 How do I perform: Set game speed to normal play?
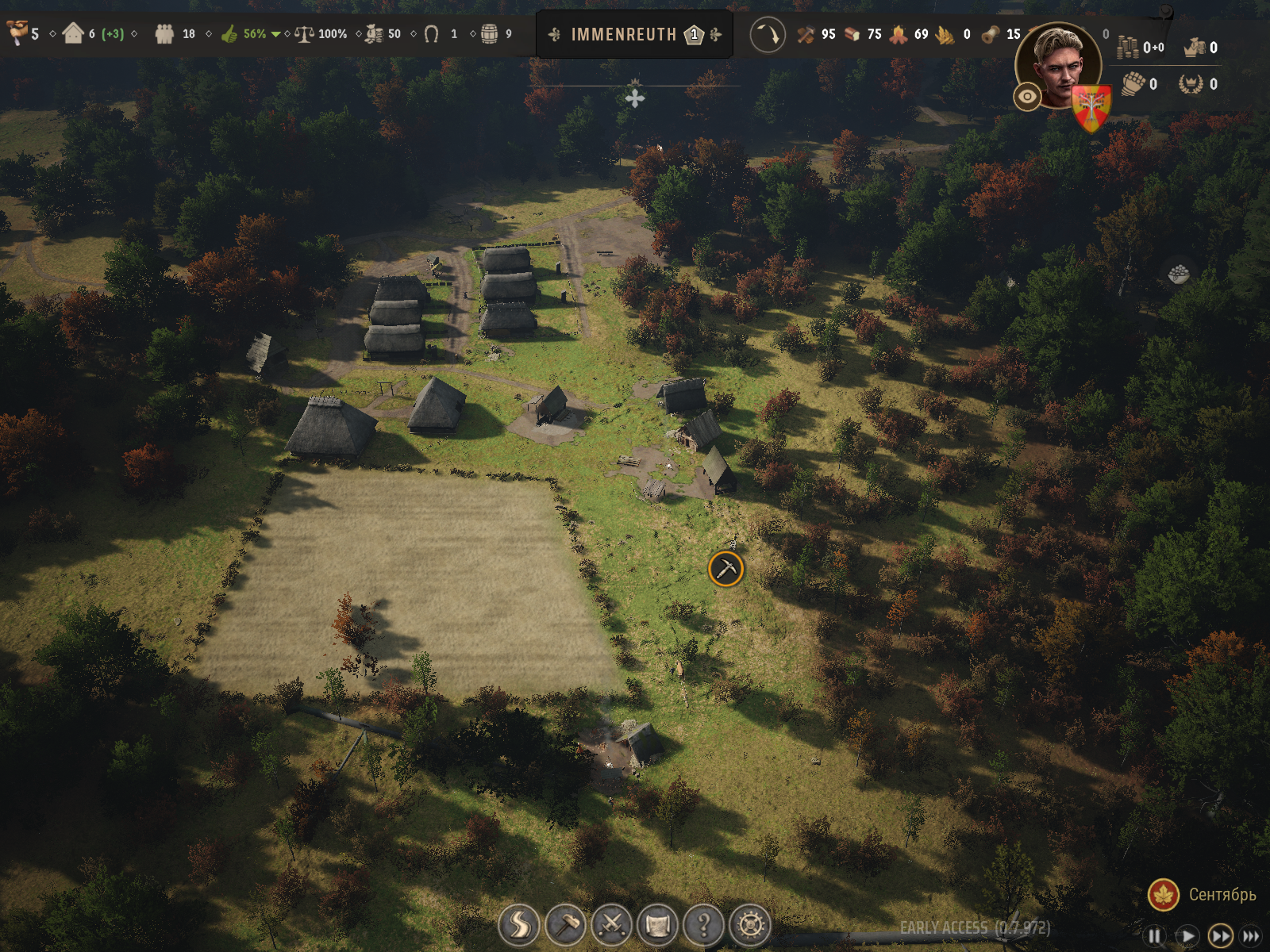click(x=1187, y=936)
